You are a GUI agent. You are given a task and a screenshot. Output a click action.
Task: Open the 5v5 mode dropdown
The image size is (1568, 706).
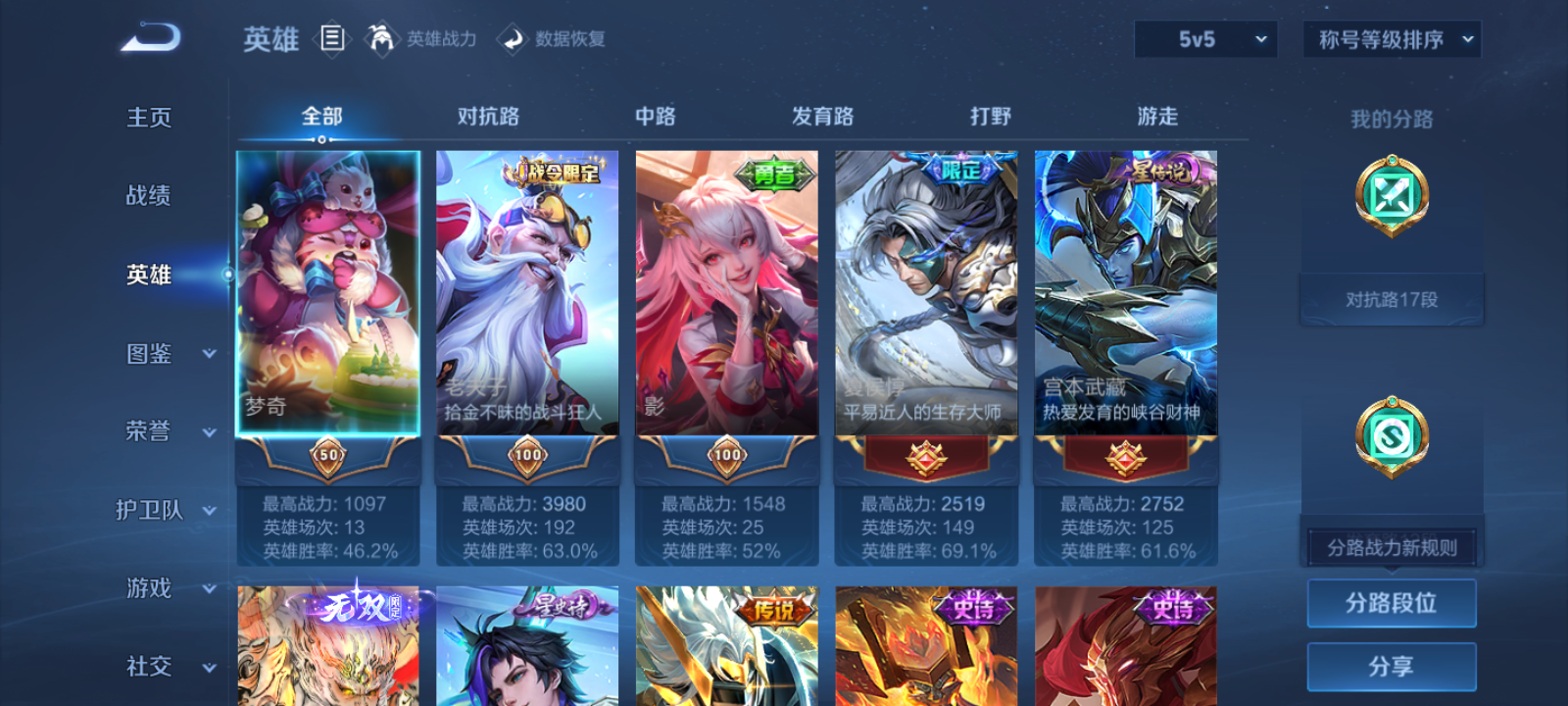click(1205, 39)
